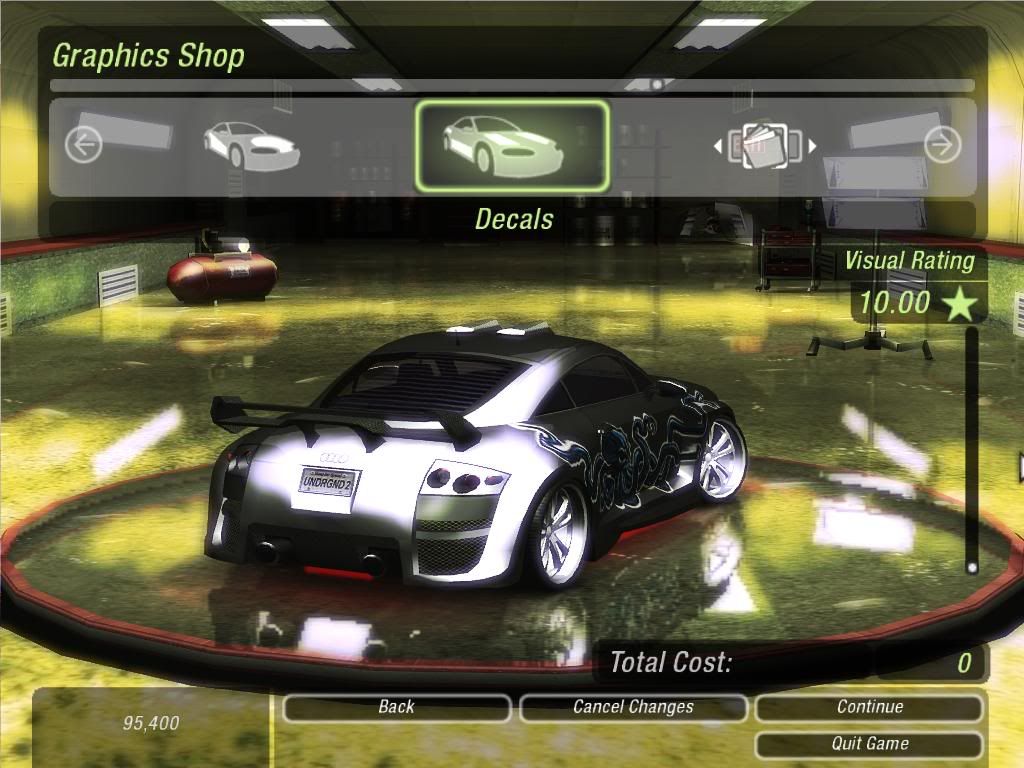
Task: Select the highlighted Decals category
Action: tap(512, 146)
